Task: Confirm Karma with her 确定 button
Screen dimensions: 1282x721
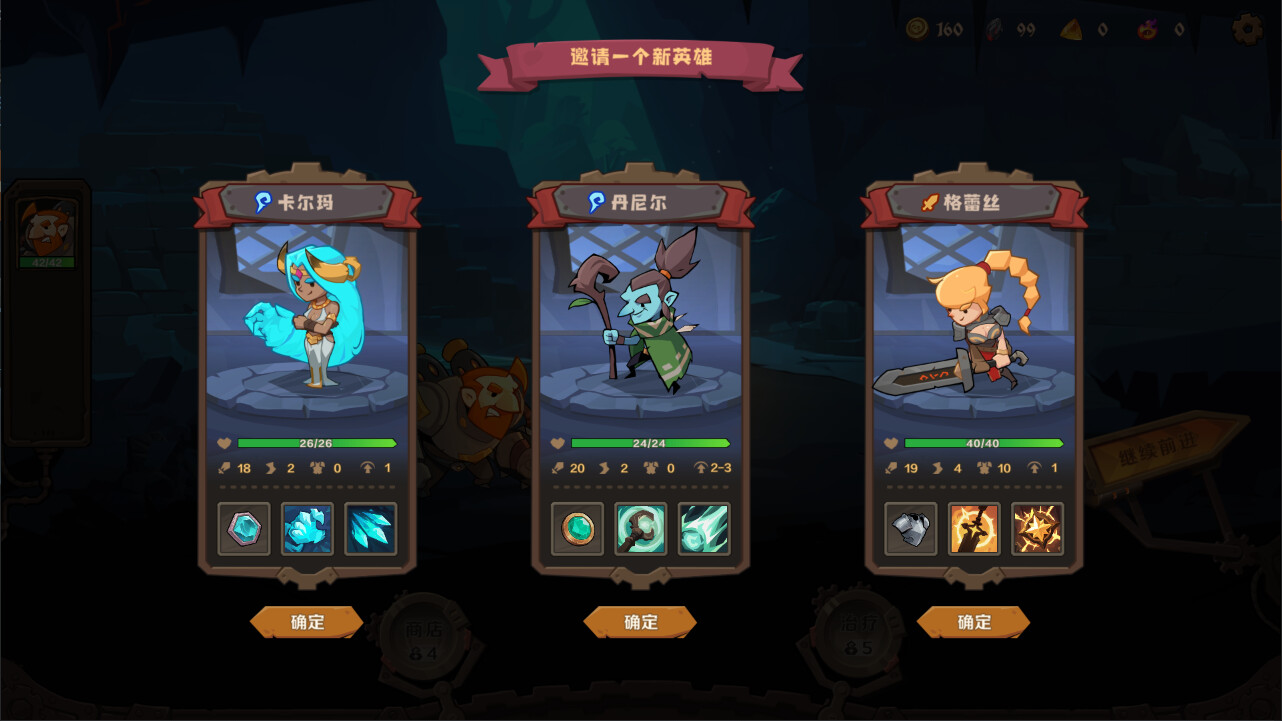Action: [x=307, y=622]
